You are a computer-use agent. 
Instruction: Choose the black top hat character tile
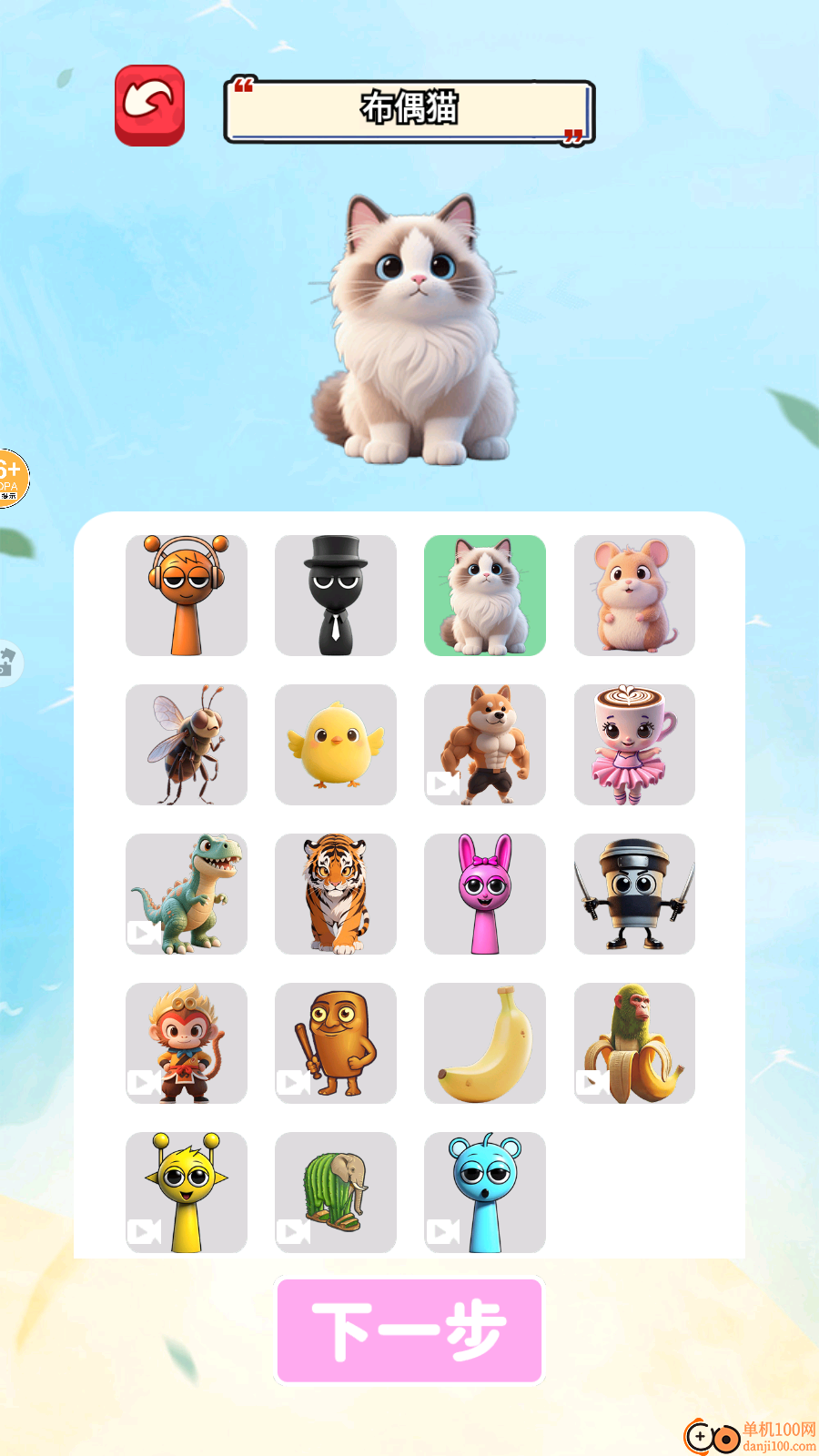[336, 595]
